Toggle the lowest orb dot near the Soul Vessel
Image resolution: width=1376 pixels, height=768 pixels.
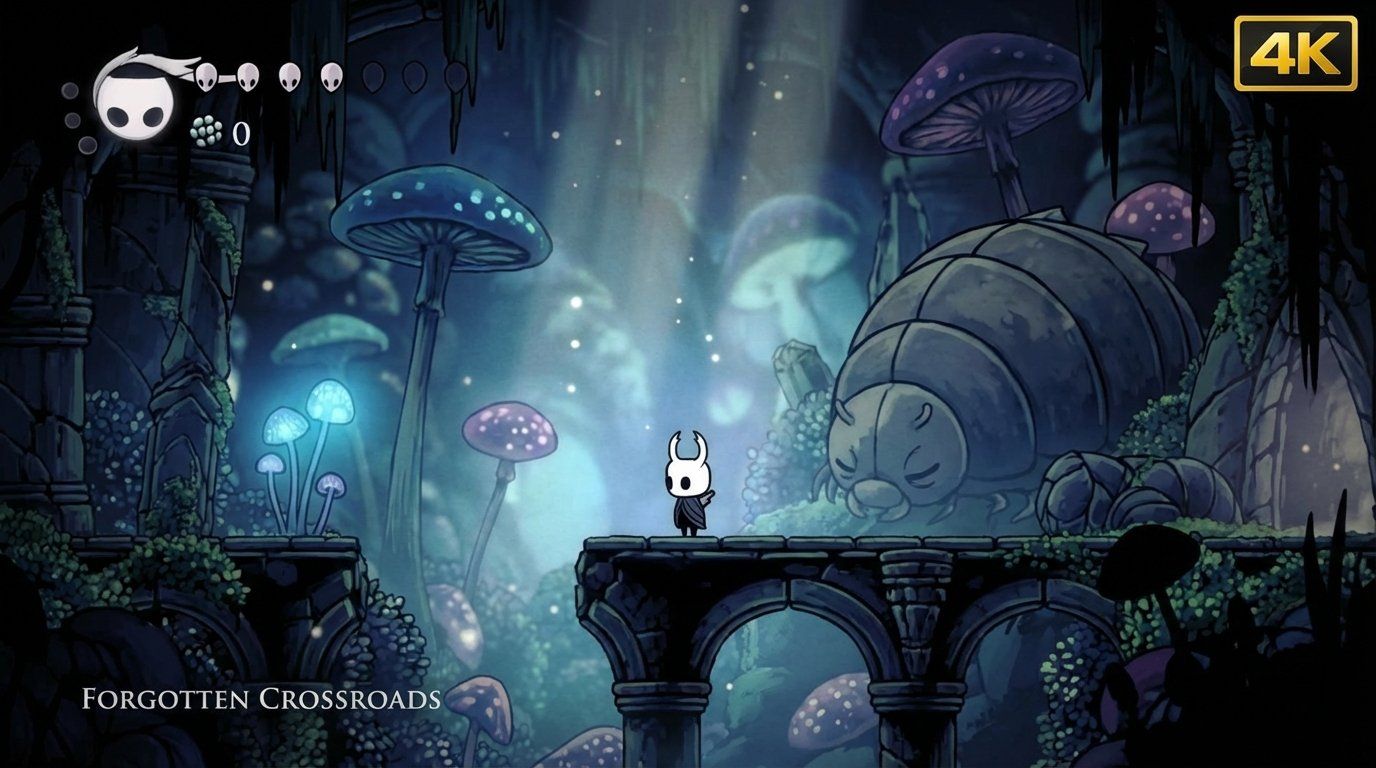pos(86,146)
